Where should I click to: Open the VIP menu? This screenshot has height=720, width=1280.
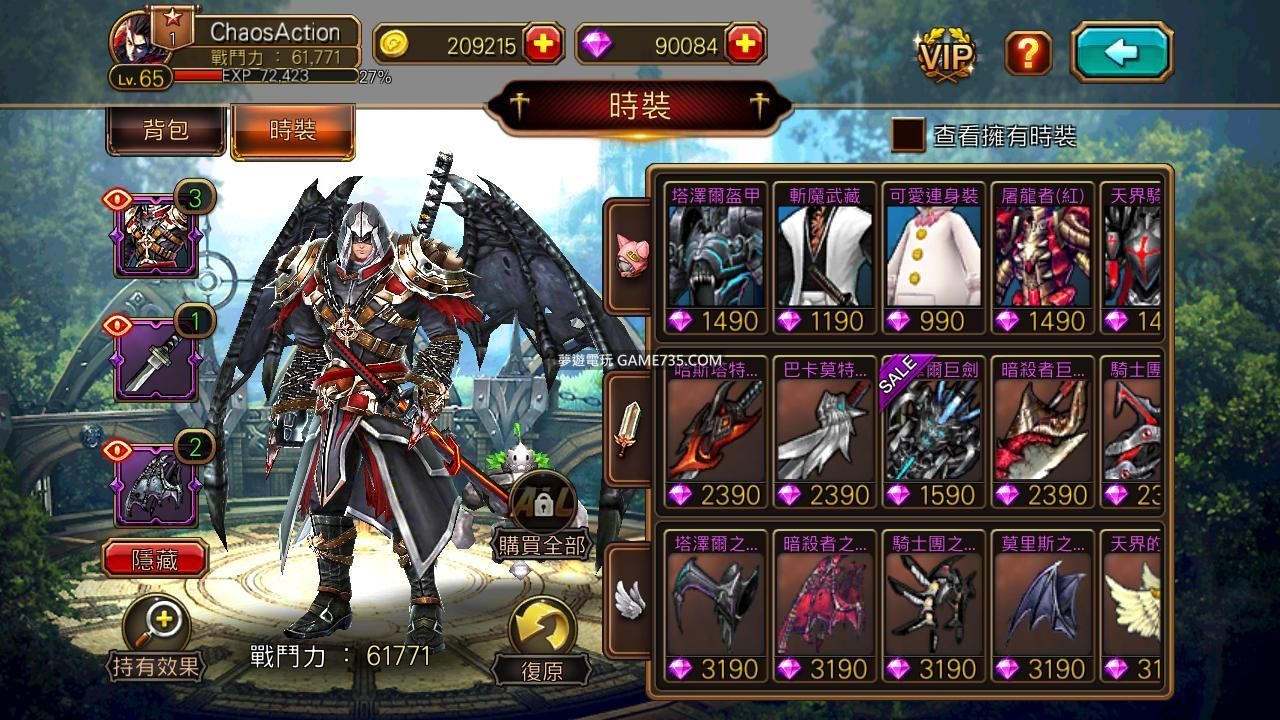click(x=945, y=54)
